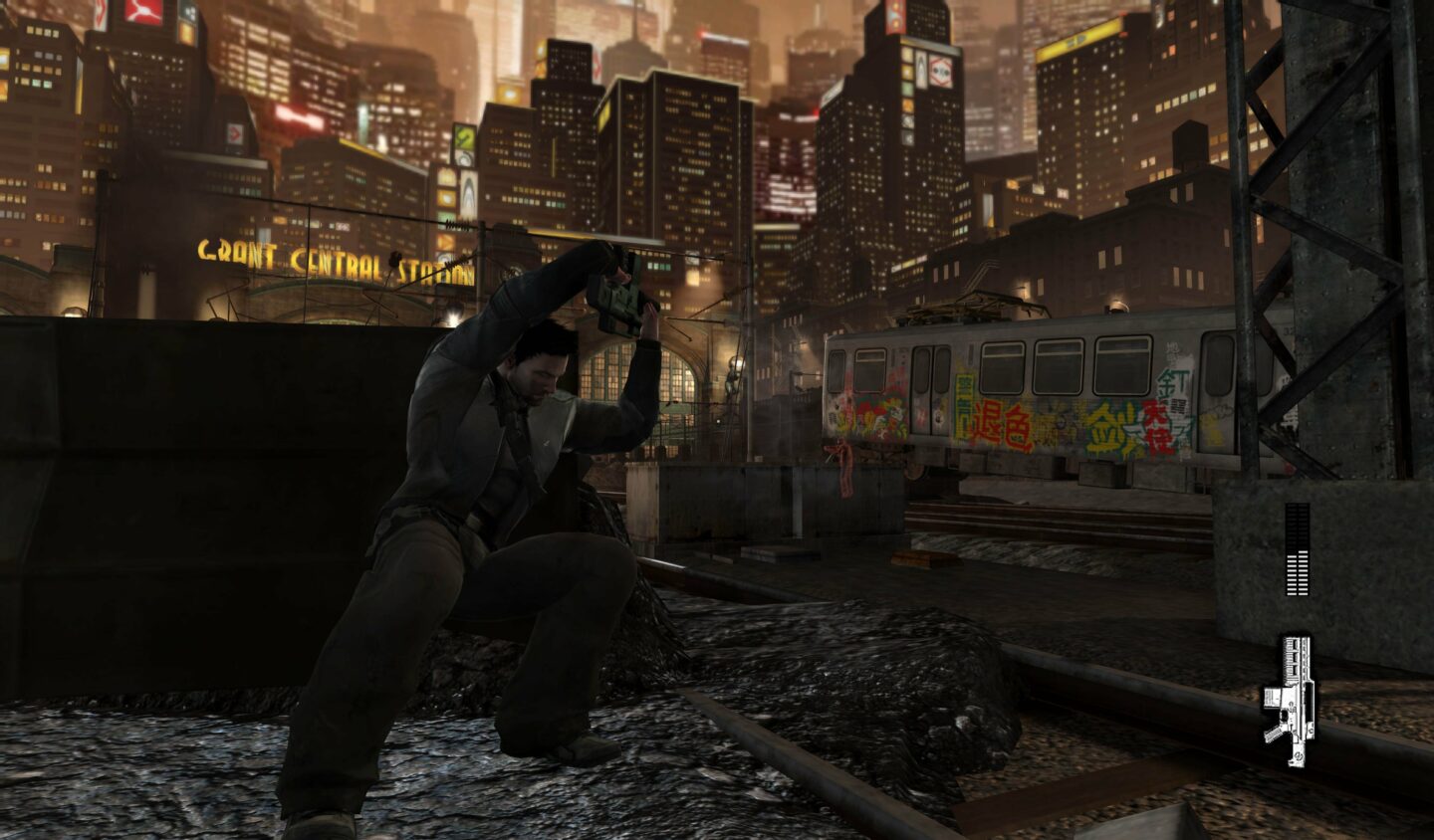1434x840 pixels.
Task: Click the Qantas-style kangaroo billboard logo
Action: click(x=141, y=12)
